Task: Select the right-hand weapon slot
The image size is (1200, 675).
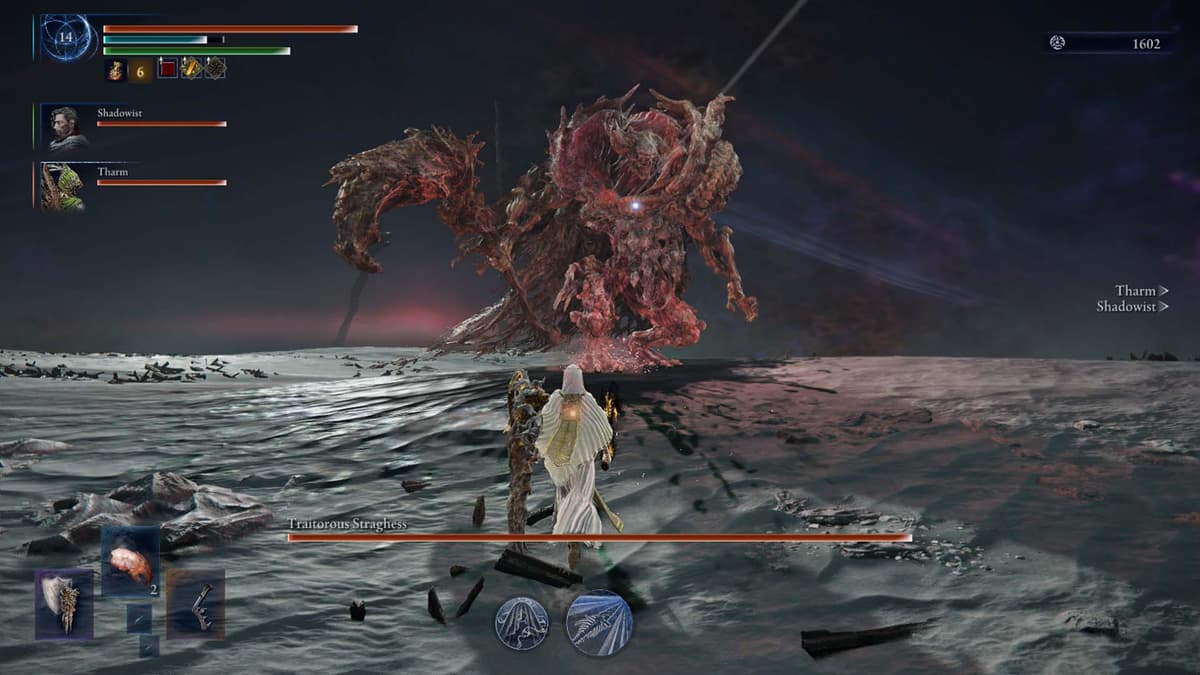Action: click(x=195, y=603)
